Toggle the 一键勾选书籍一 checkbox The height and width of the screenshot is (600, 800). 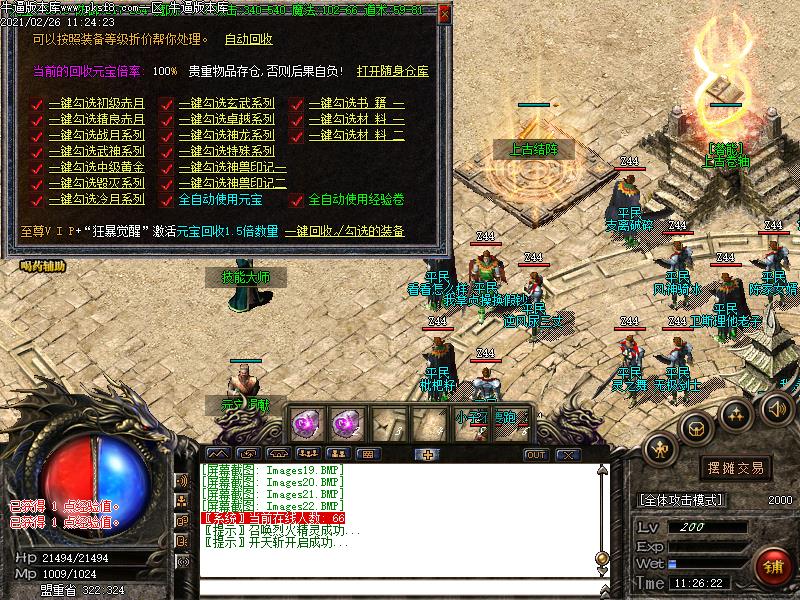point(297,103)
